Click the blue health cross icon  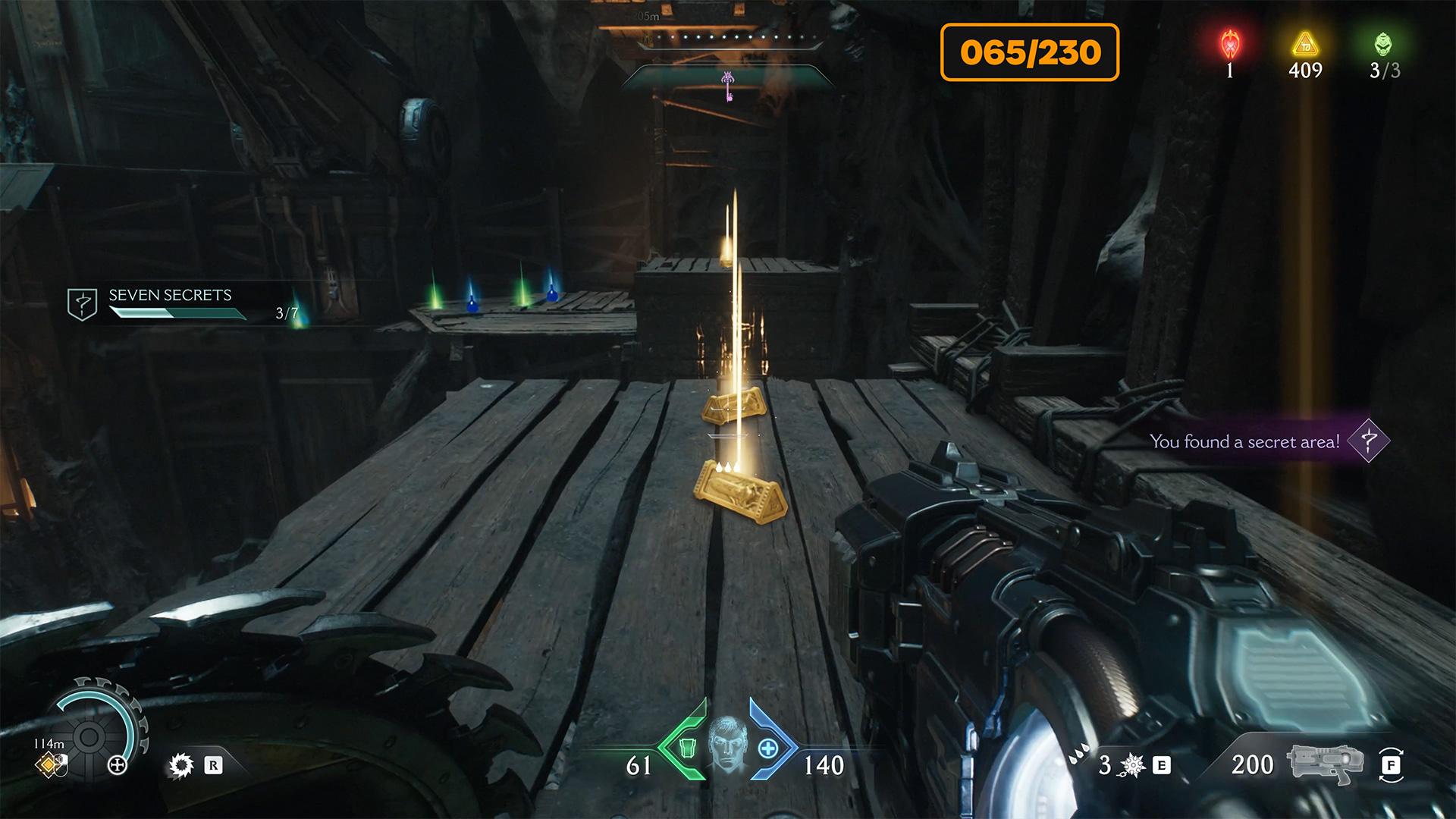point(768,748)
